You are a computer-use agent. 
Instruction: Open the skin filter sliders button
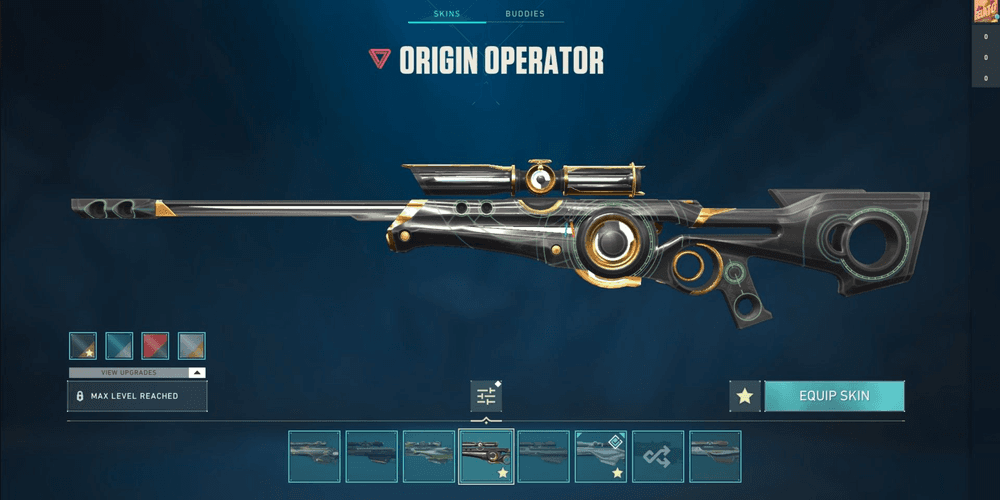click(x=486, y=396)
